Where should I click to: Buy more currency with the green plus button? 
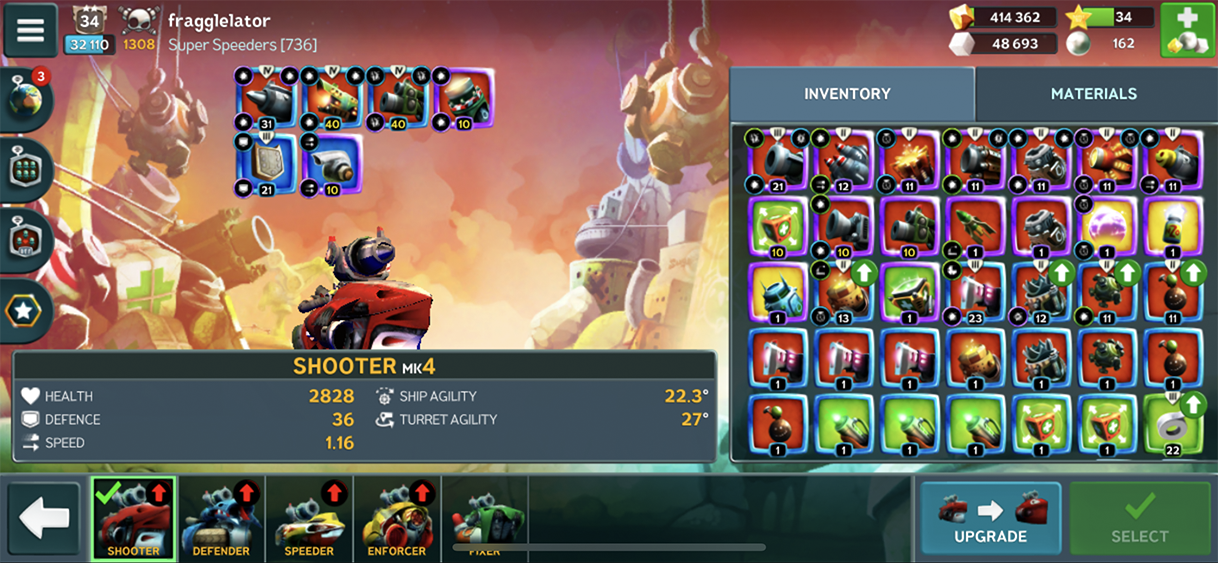[x=1187, y=30]
